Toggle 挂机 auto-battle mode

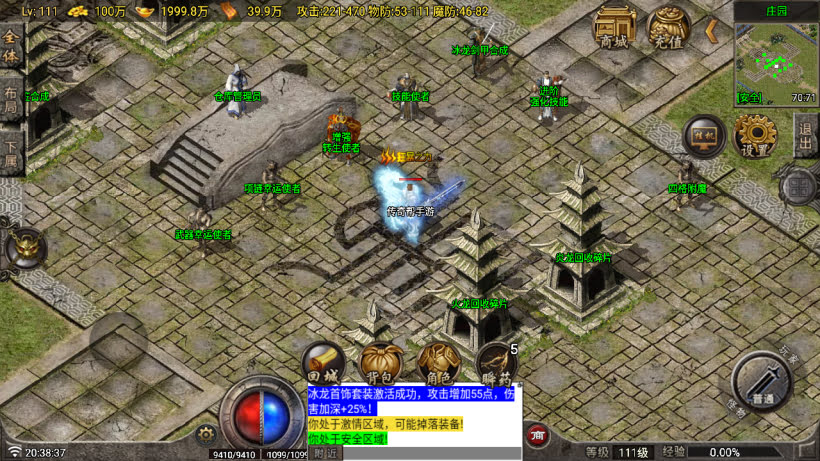704,137
